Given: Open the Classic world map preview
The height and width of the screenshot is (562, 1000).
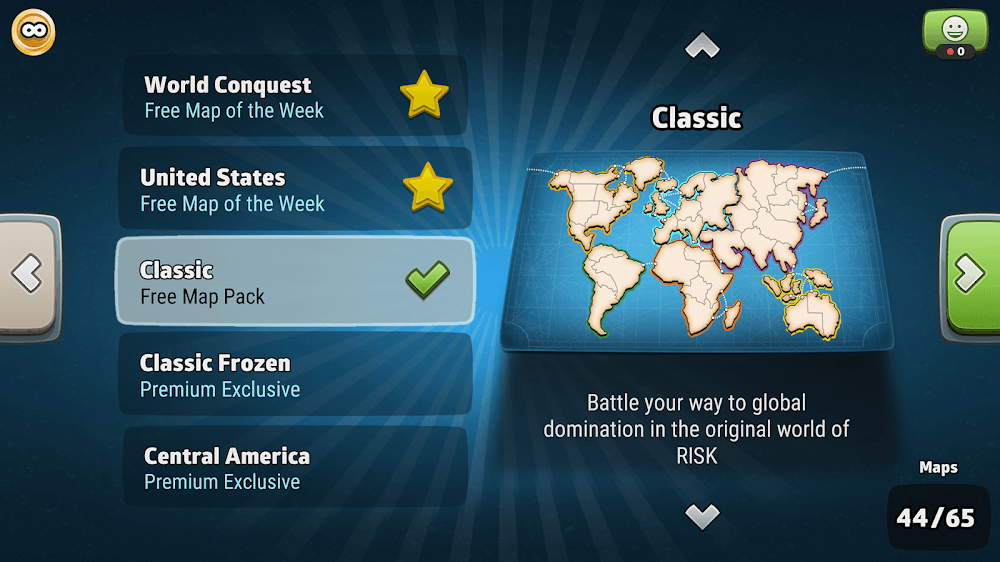Looking at the screenshot, I should 698,250.
